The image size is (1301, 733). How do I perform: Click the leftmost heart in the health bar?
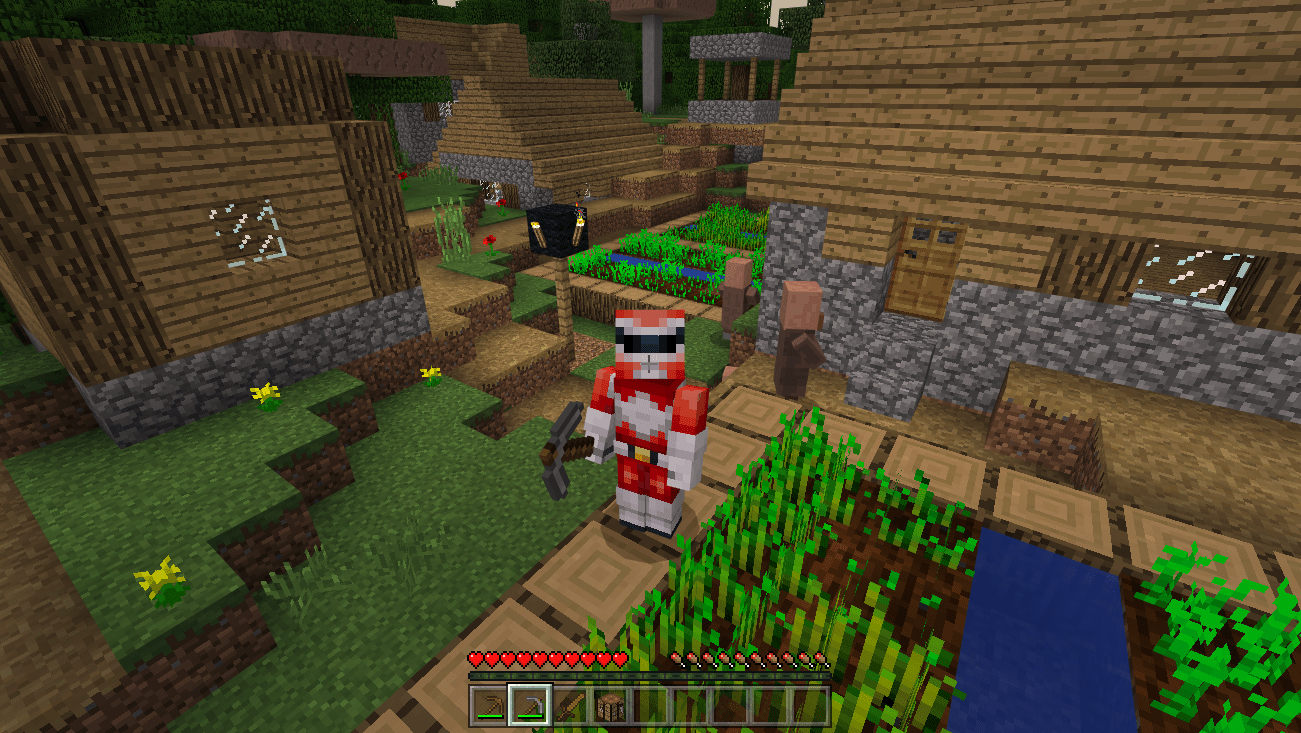coord(475,659)
